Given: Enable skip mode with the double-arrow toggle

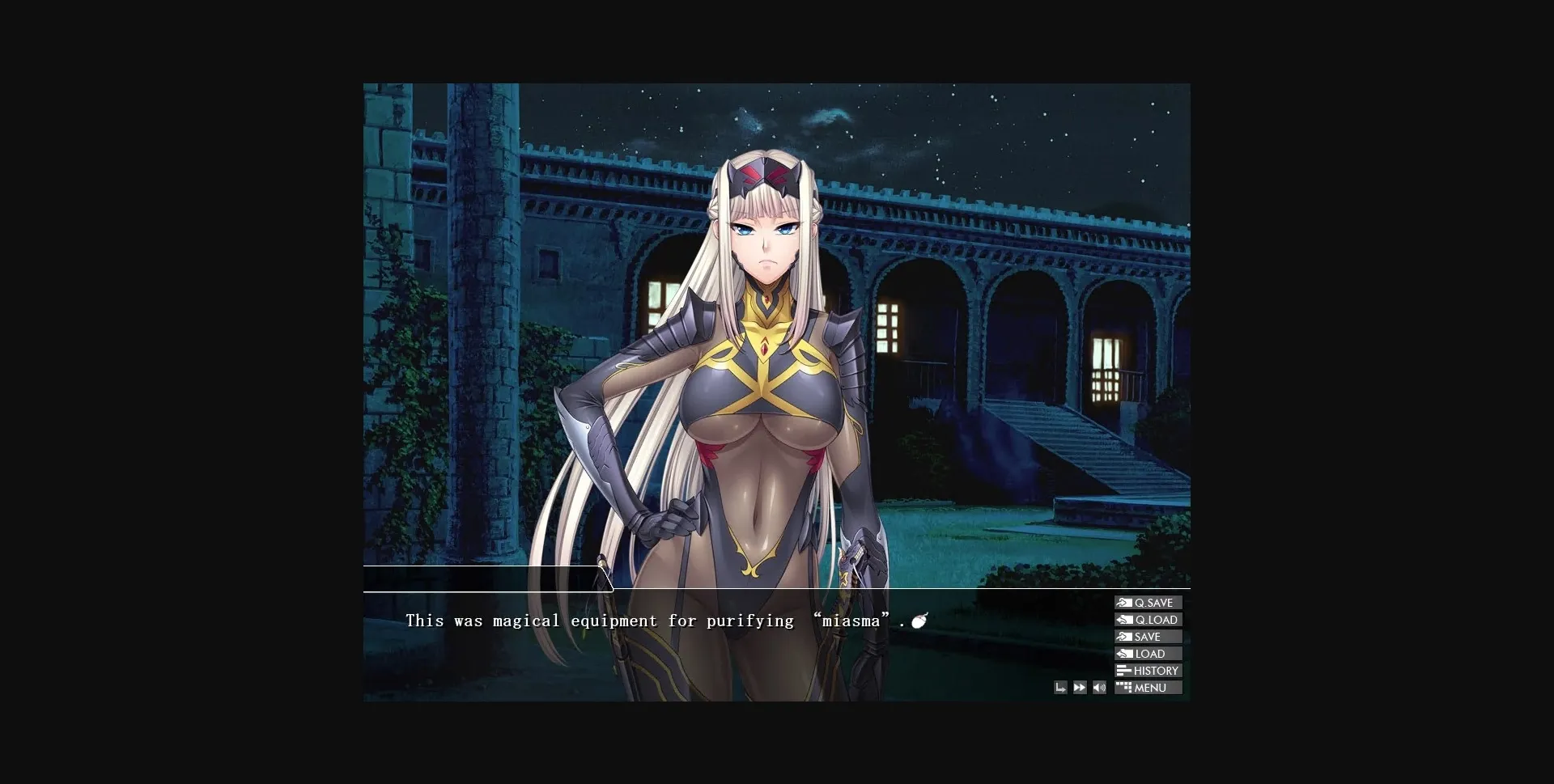Looking at the screenshot, I should coord(1080,687).
